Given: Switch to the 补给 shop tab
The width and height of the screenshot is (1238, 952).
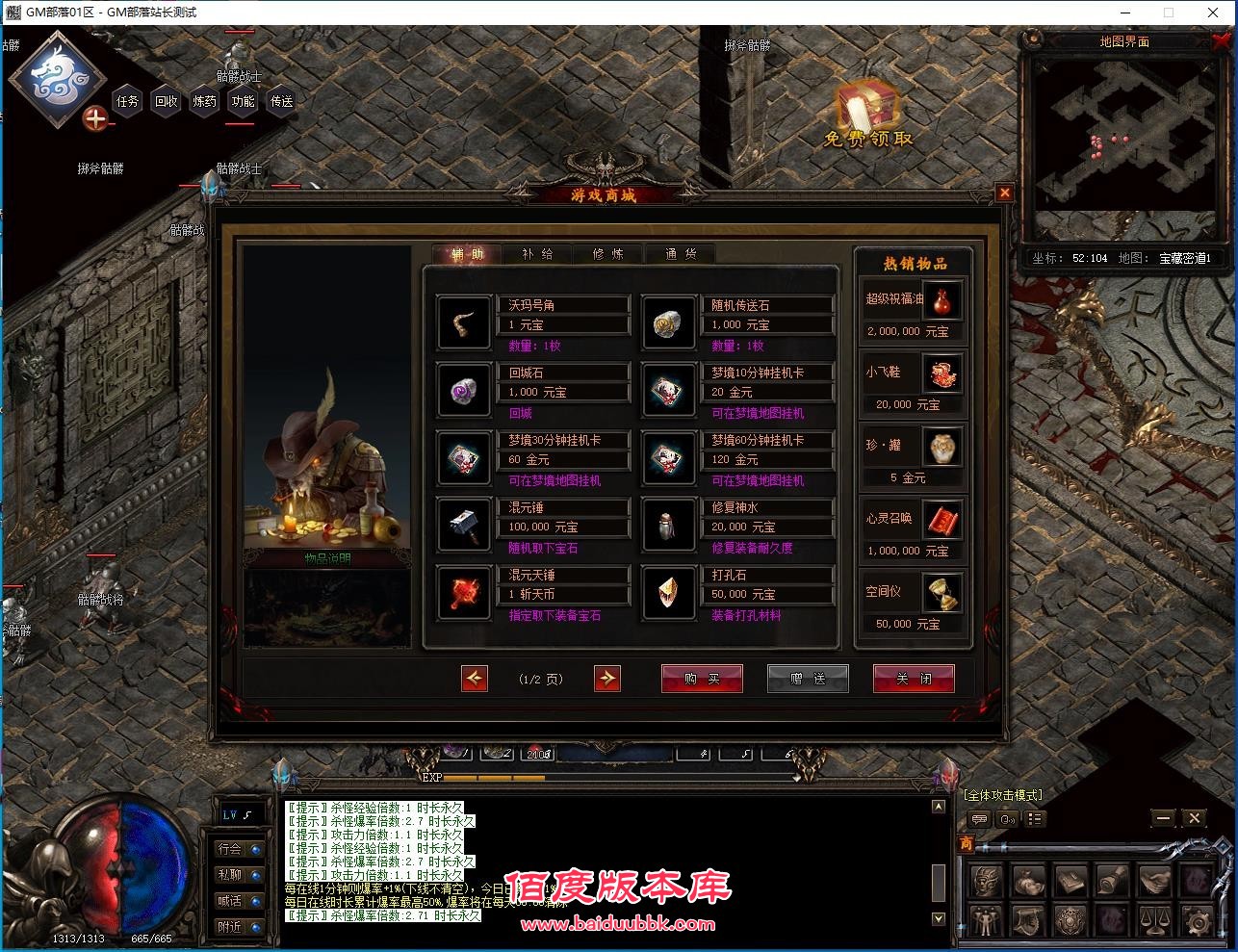Looking at the screenshot, I should pos(537,254).
